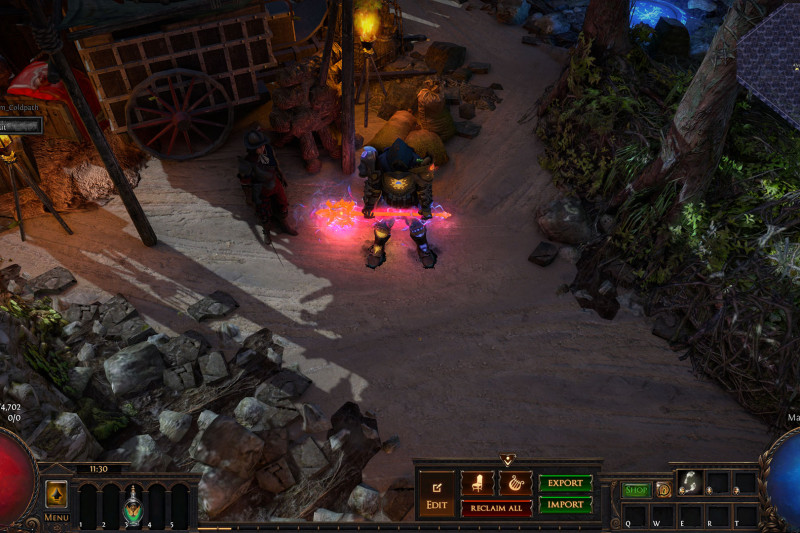
Task: Click the gold arrow level-up icon
Action: coord(56,493)
